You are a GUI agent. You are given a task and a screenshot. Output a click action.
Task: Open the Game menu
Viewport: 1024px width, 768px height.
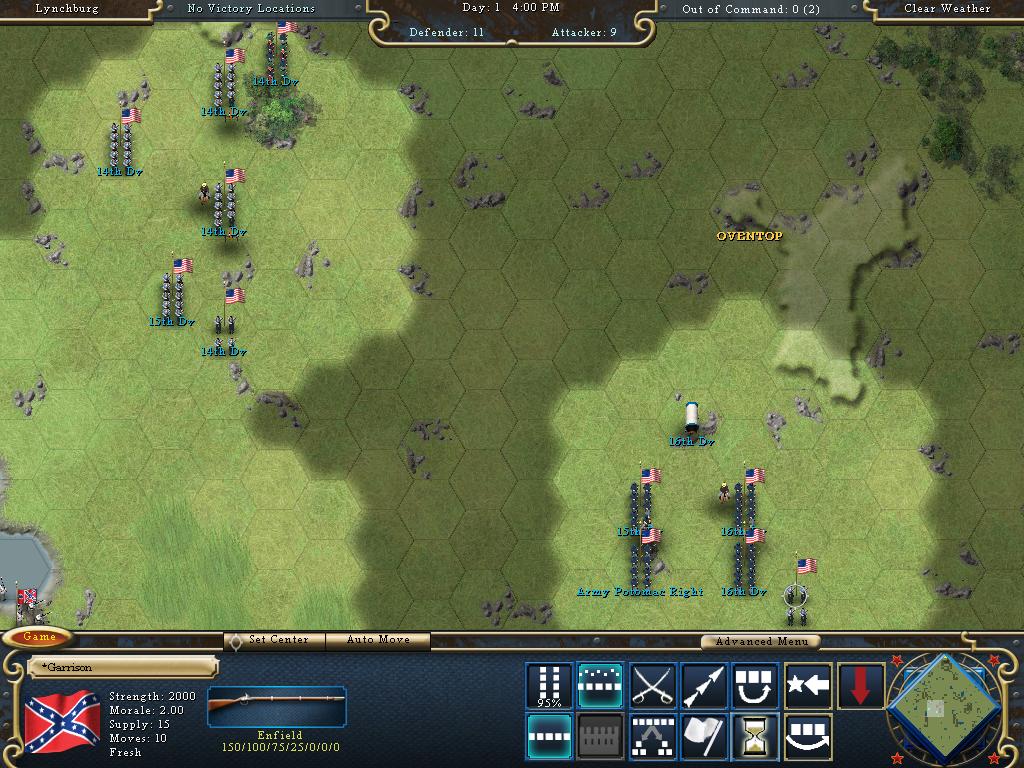point(39,637)
